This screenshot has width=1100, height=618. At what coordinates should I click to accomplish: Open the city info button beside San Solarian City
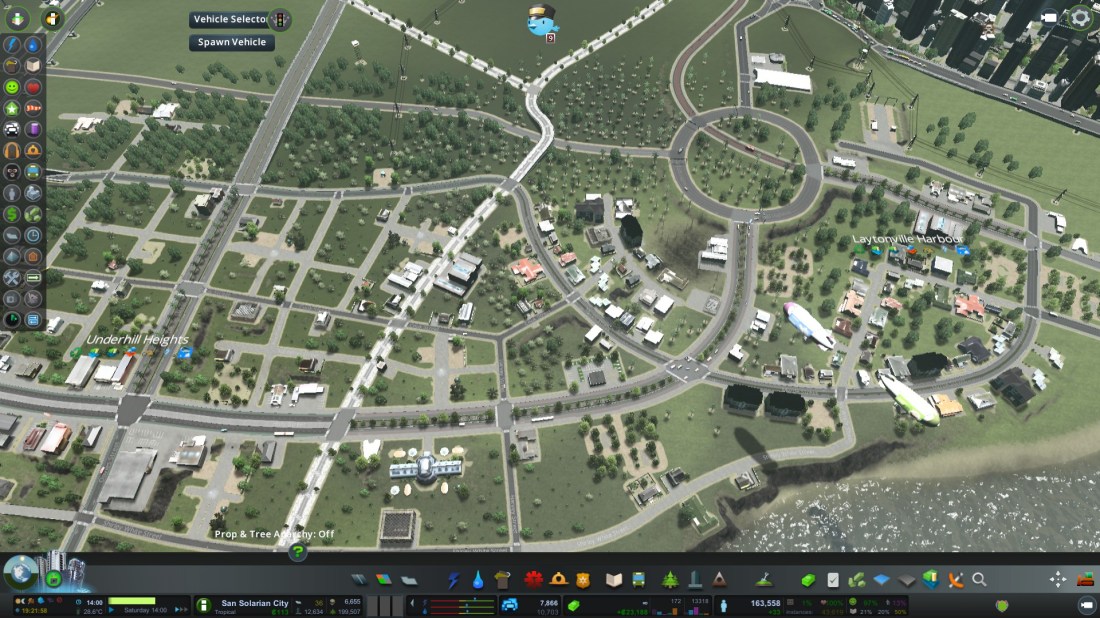203,605
